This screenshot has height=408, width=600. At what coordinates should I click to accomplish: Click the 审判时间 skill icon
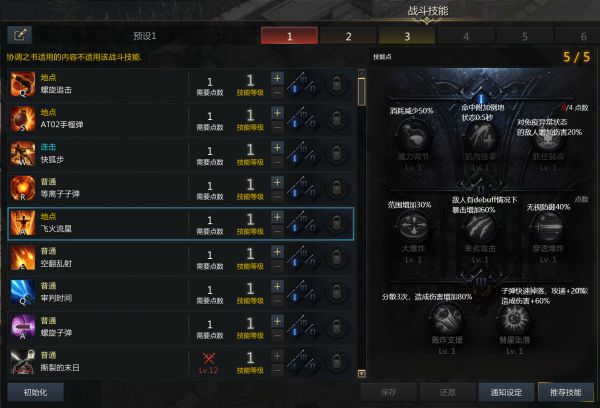pos(22,293)
